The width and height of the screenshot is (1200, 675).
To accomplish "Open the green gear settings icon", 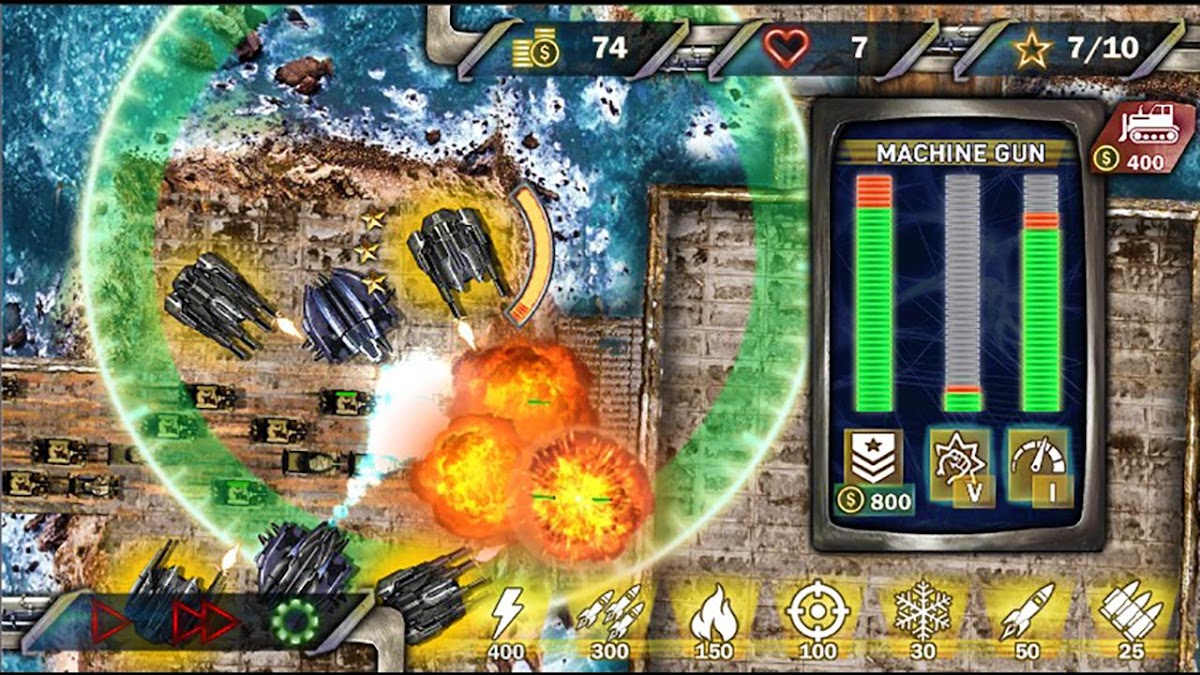I will 294,622.
